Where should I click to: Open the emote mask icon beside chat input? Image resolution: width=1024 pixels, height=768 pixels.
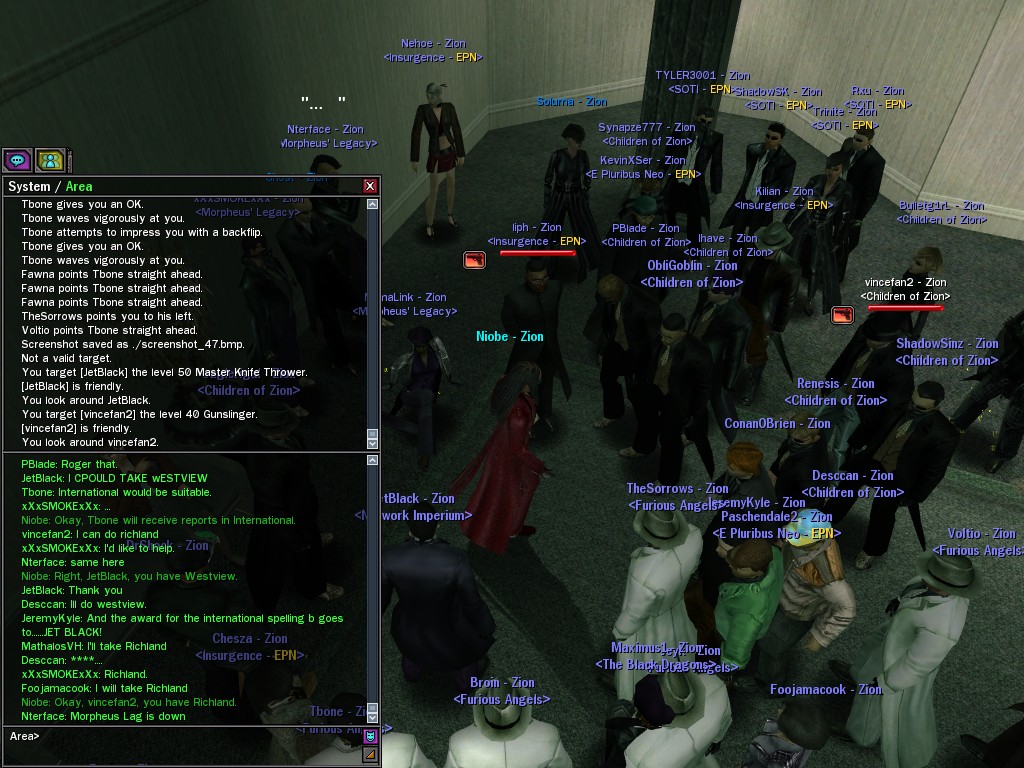(x=370, y=737)
